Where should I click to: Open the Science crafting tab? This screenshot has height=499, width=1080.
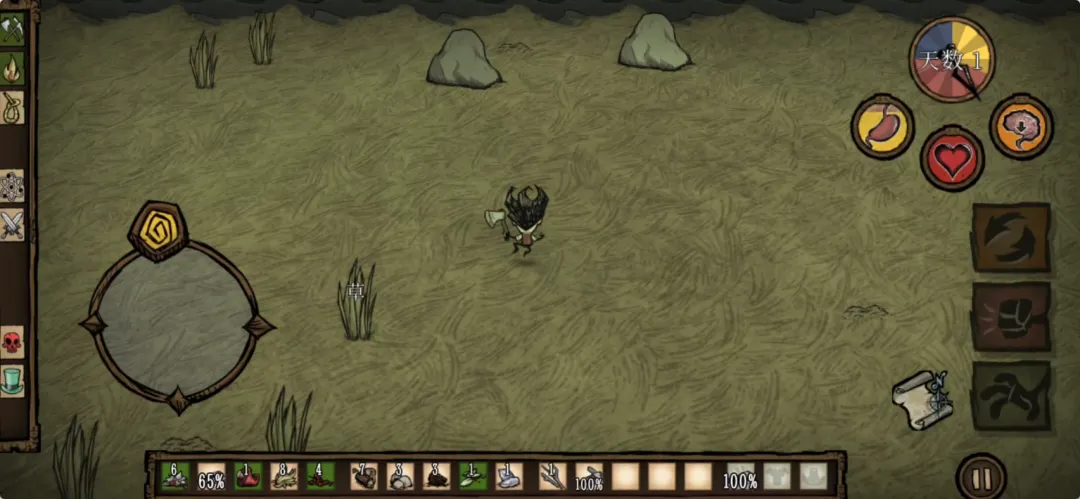tap(12, 186)
